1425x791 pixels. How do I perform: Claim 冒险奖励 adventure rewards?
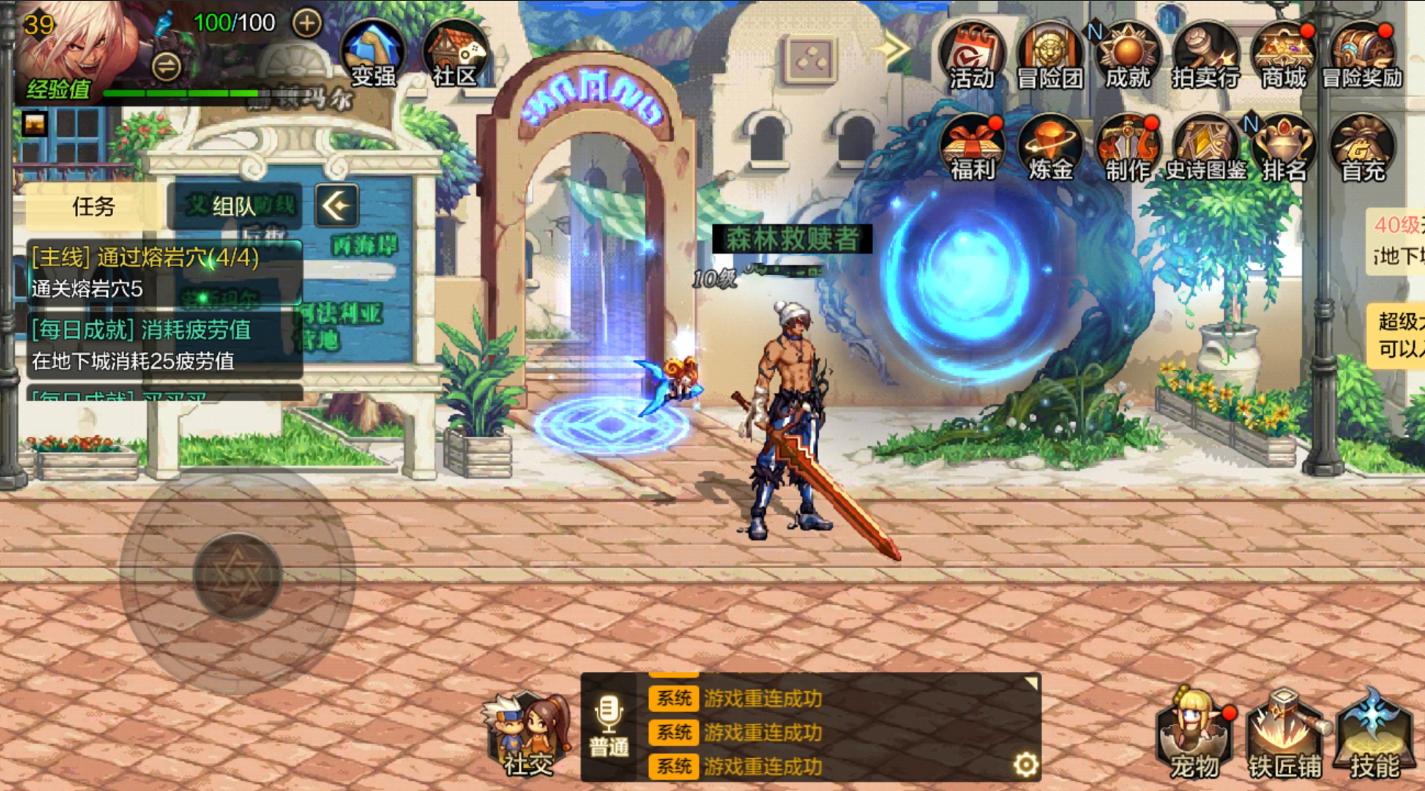coord(1361,55)
